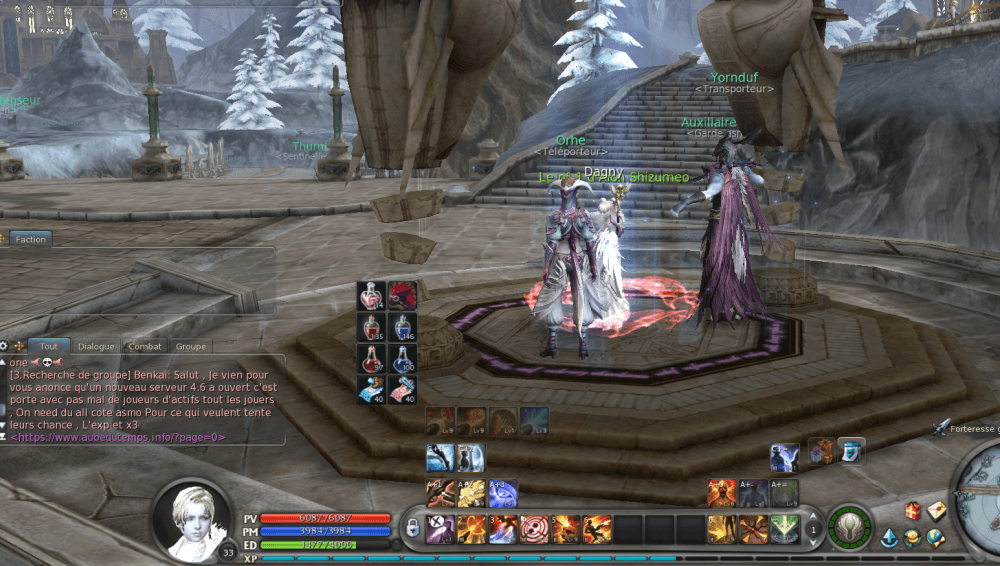Screen dimensions: 1000x566
Task: Use the blue potion with 146 count
Action: pyautogui.click(x=402, y=327)
